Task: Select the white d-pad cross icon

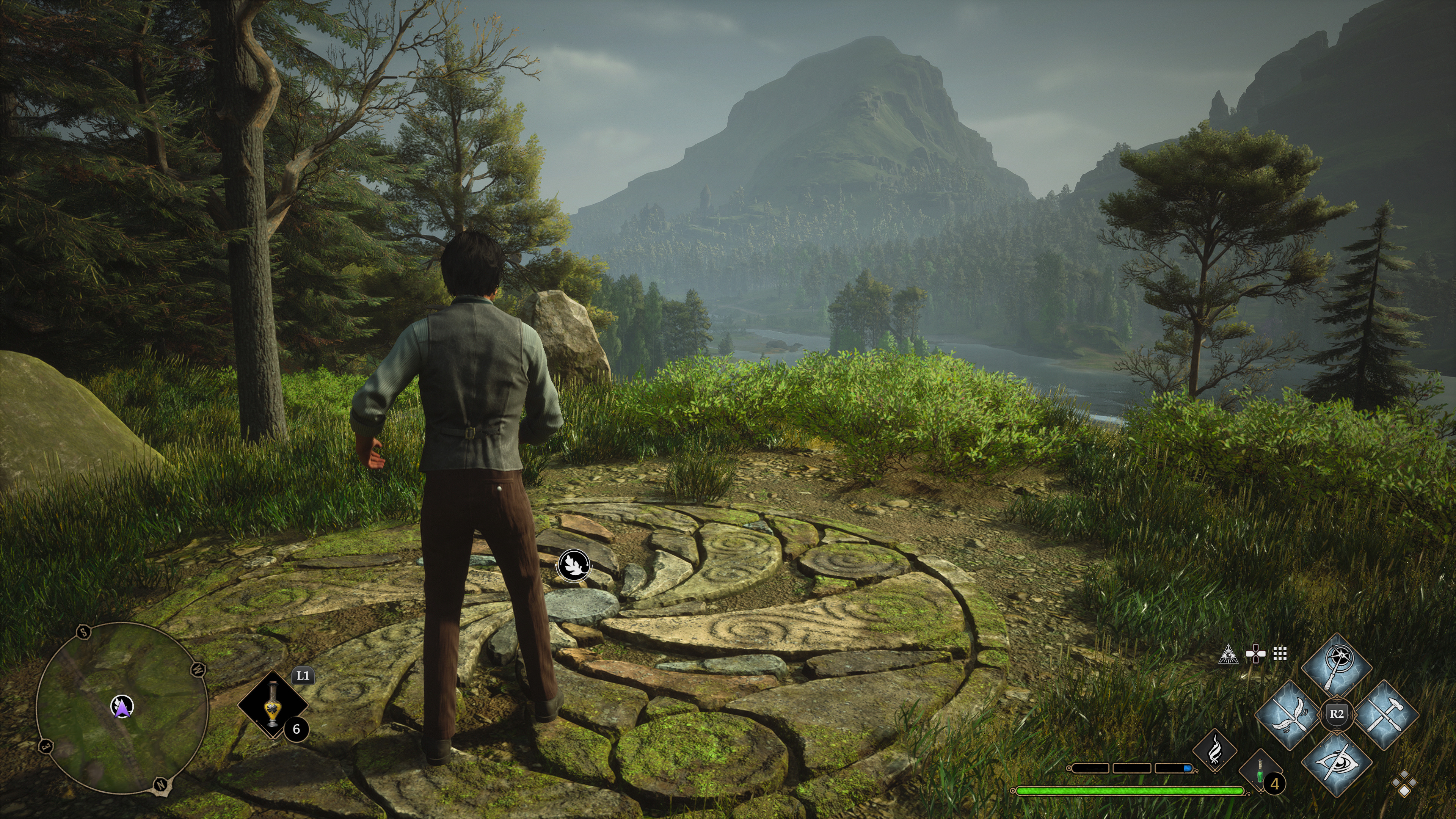Action: (x=1255, y=654)
